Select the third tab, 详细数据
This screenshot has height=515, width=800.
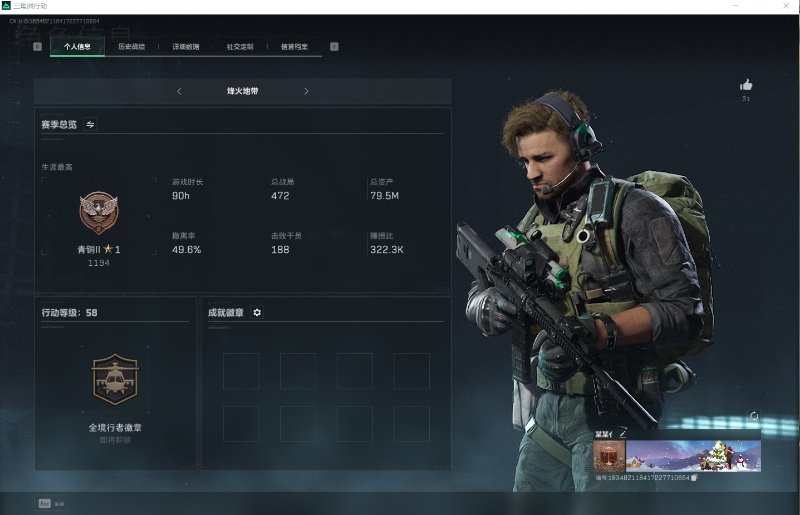click(186, 46)
